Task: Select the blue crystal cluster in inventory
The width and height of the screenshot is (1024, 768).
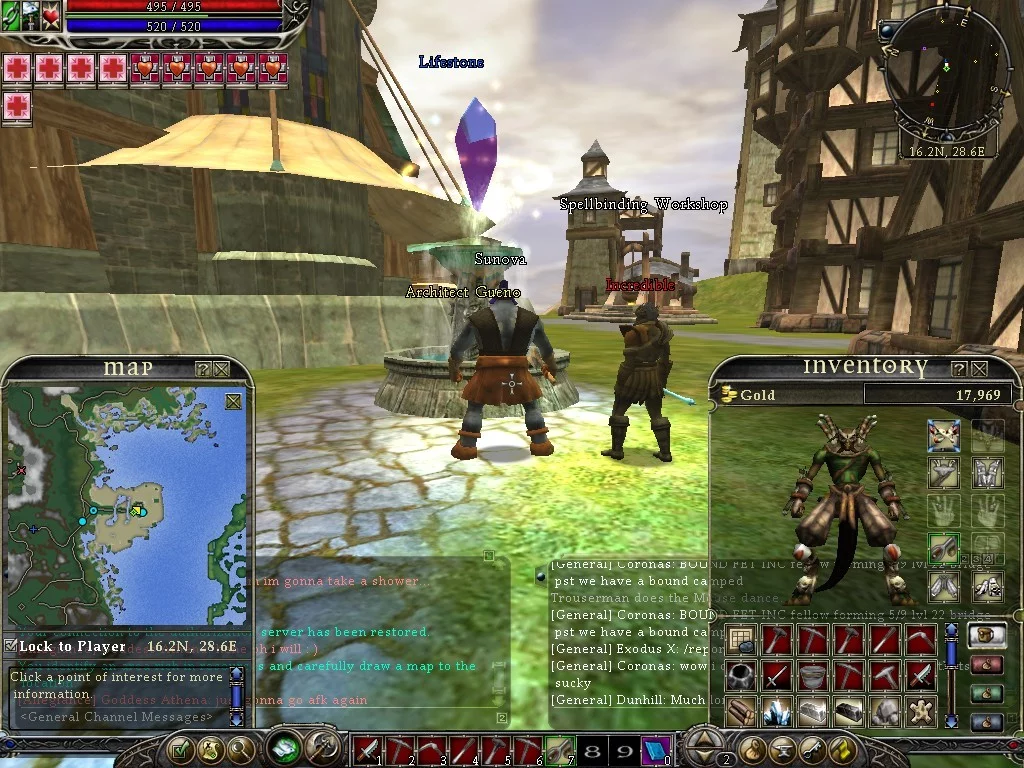Action: [777, 712]
